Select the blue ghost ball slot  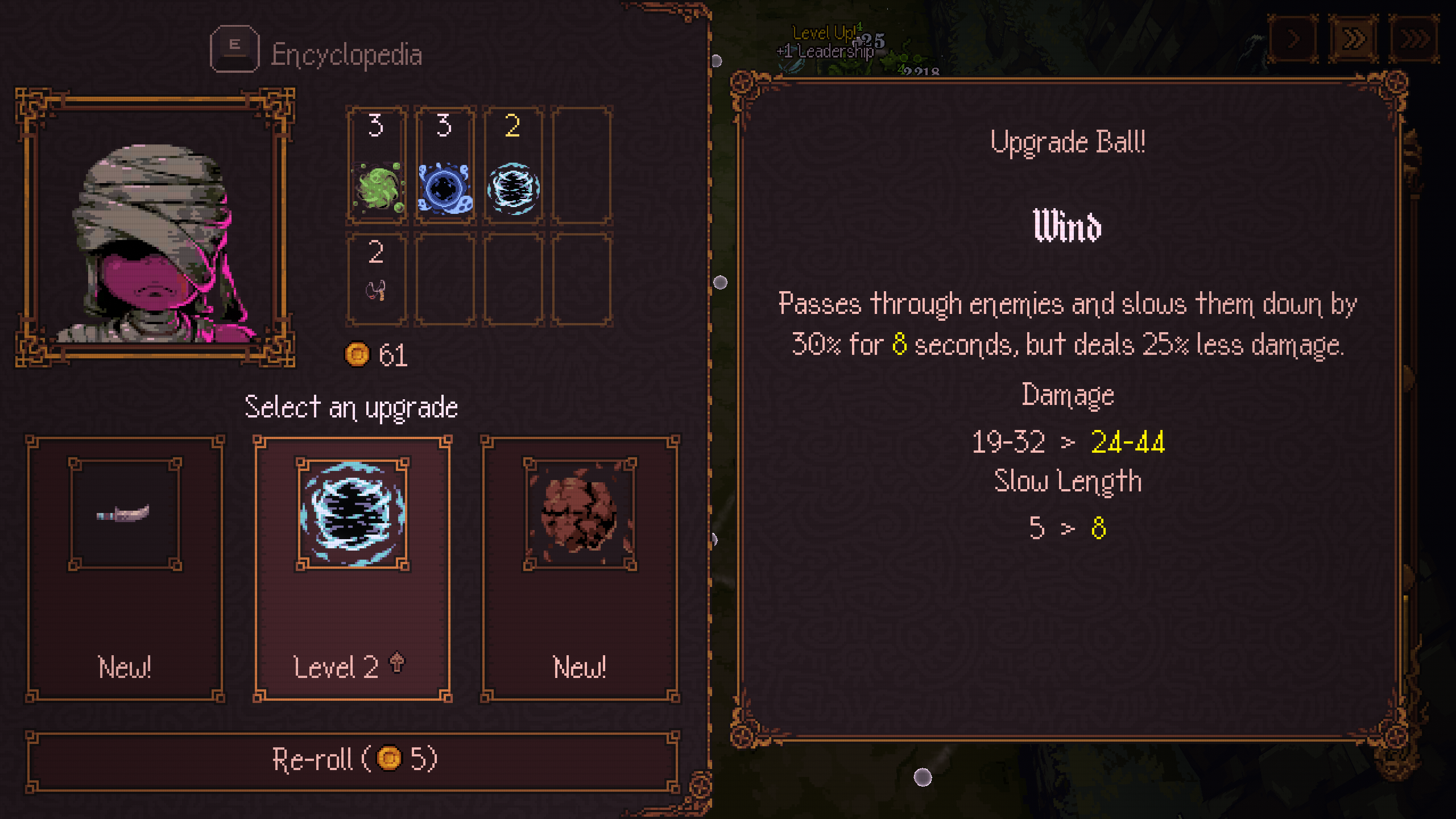click(445, 165)
